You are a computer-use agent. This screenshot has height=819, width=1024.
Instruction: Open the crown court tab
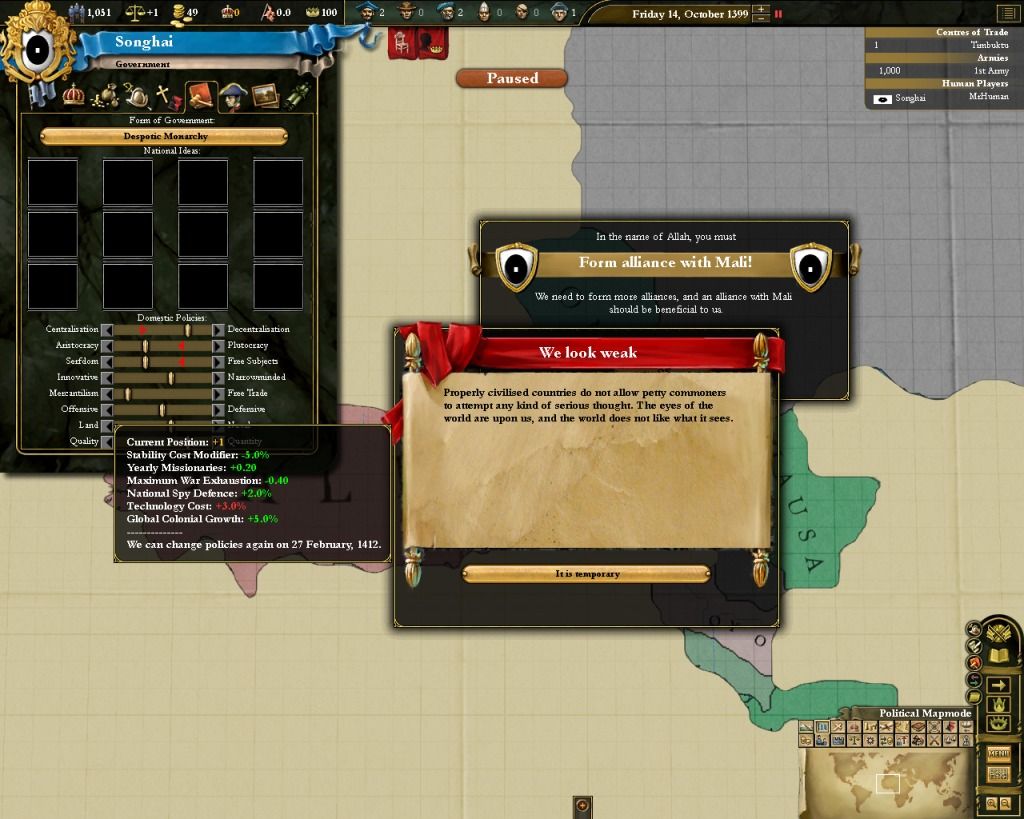(x=73, y=96)
